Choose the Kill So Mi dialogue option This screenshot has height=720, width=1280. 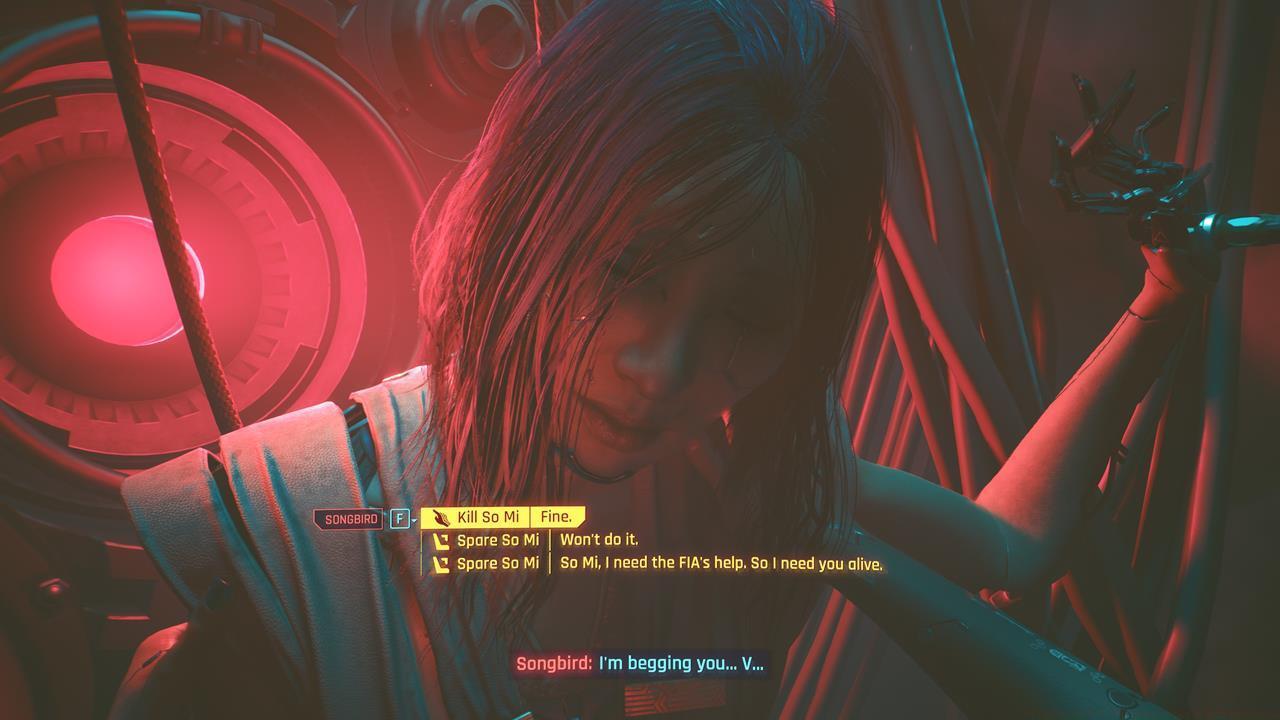pyautogui.click(x=491, y=515)
